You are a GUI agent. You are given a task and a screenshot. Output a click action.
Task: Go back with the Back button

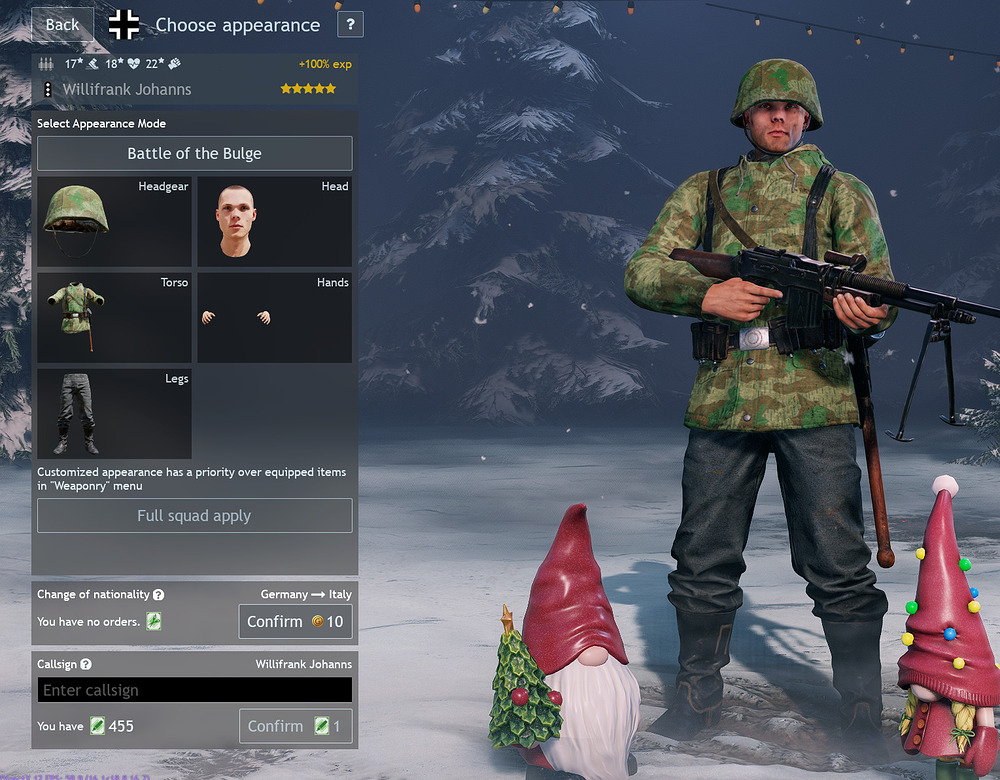coord(62,25)
